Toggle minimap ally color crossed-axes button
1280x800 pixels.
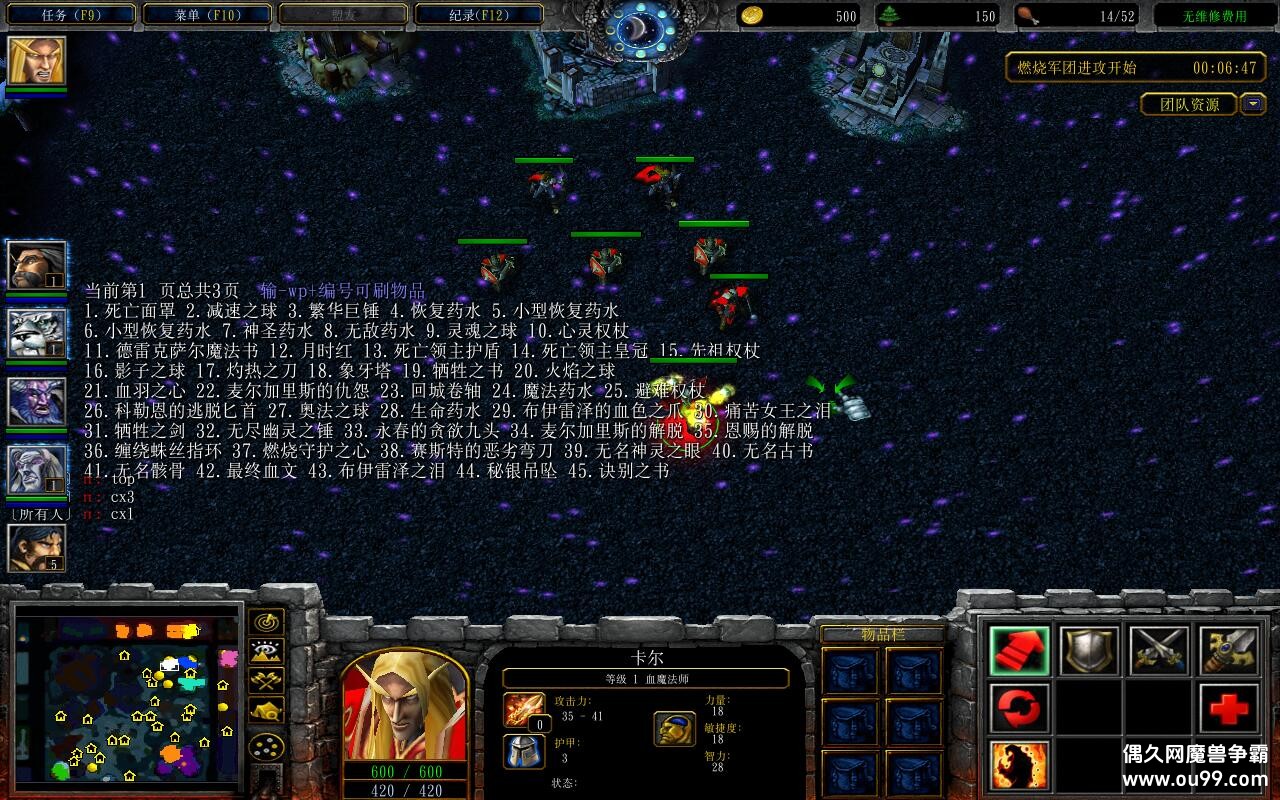(x=267, y=682)
